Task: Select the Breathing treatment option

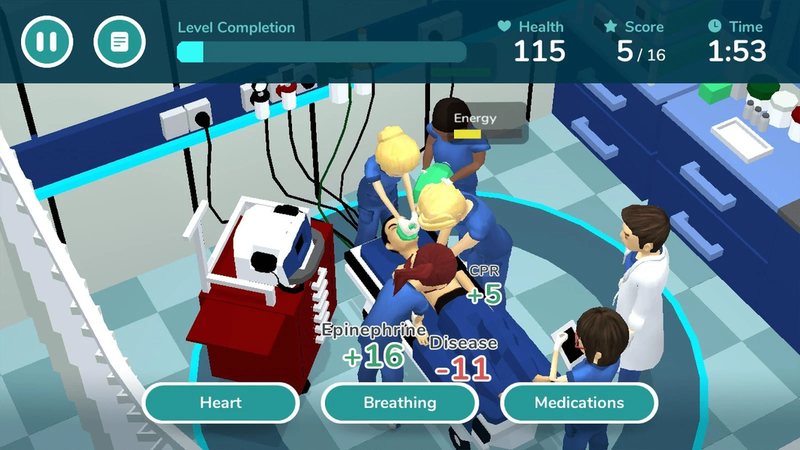Action: pyautogui.click(x=400, y=403)
